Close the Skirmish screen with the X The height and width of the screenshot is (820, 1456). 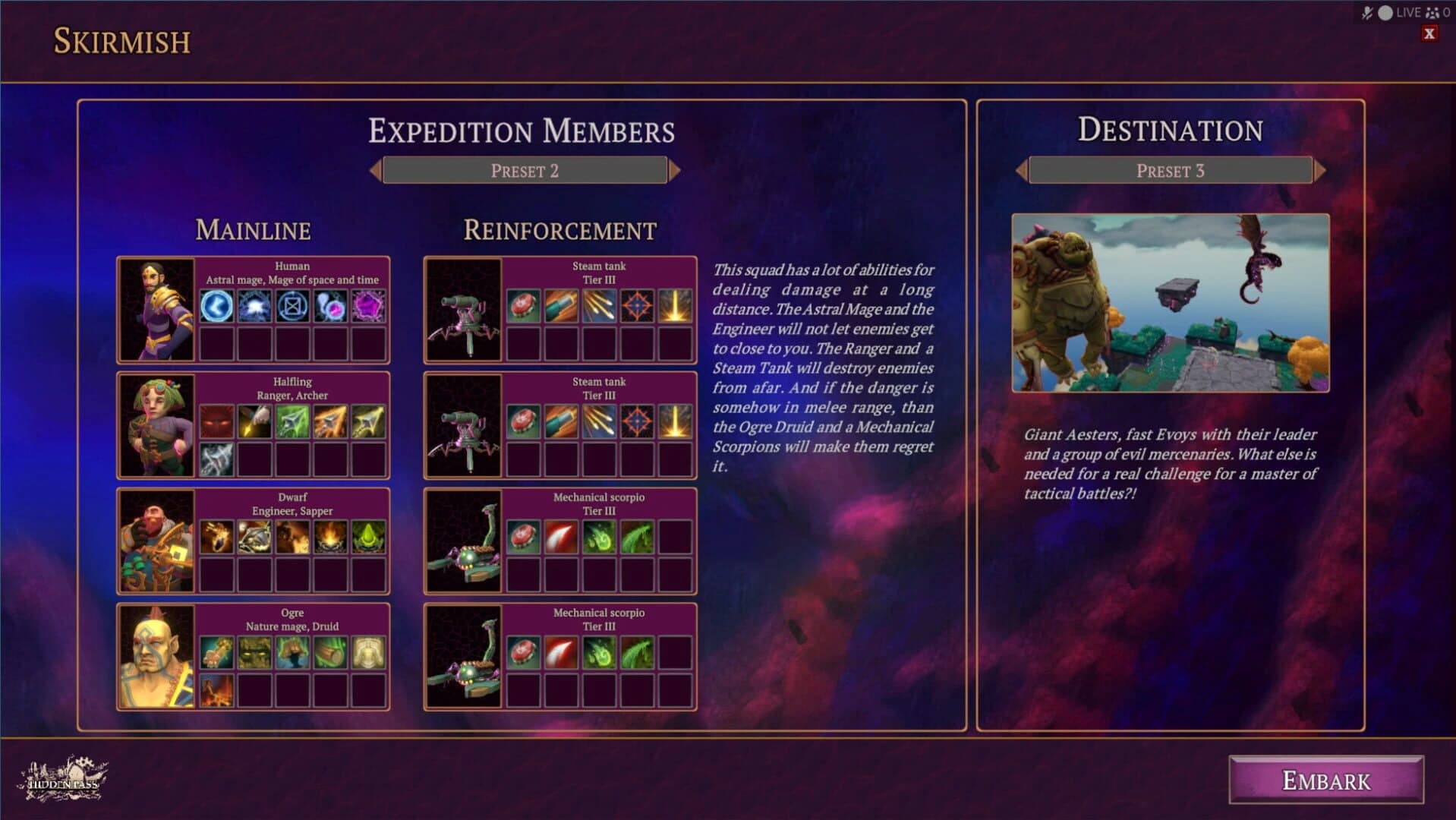tap(1430, 34)
